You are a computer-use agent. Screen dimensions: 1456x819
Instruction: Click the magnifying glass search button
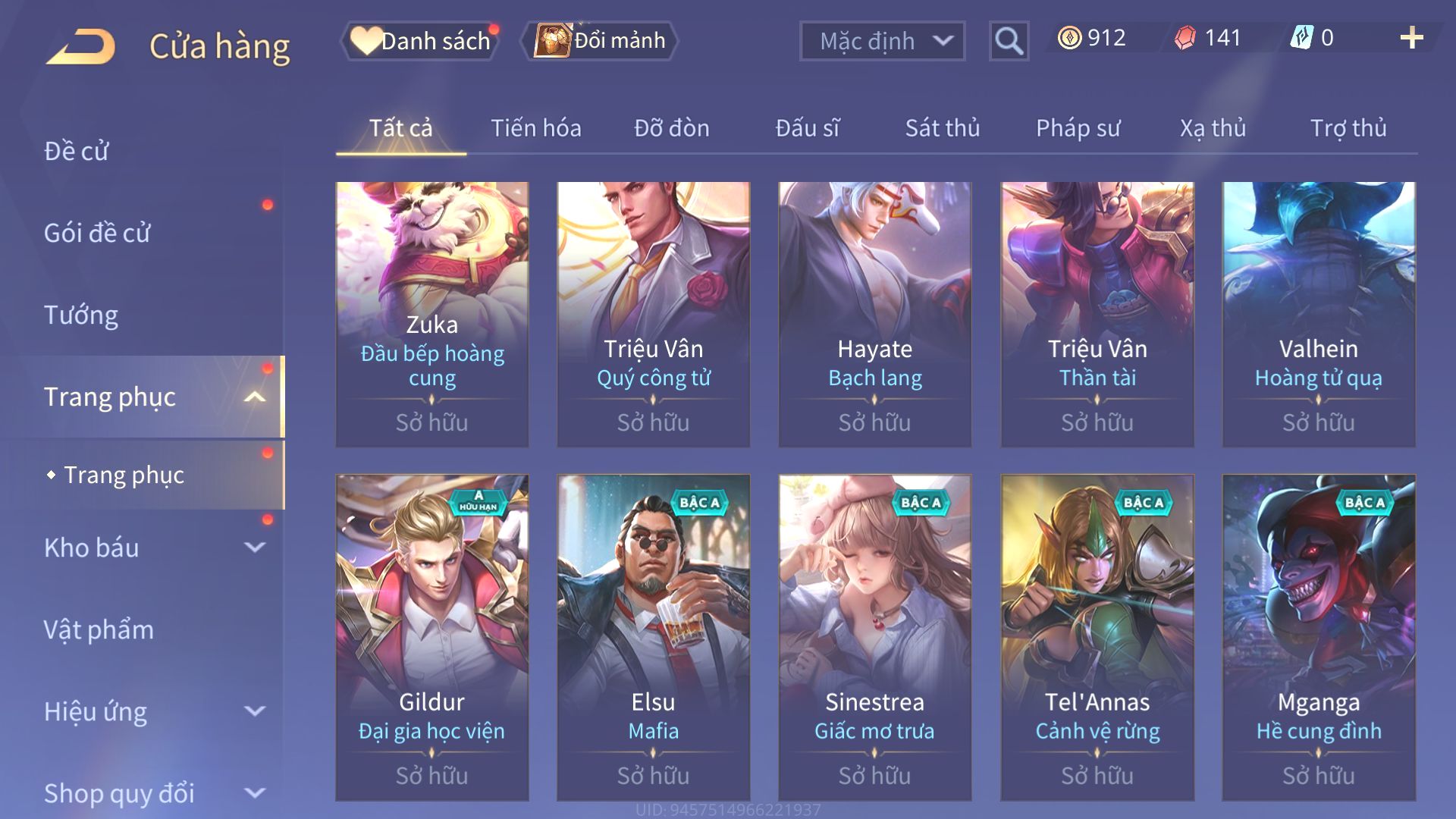click(x=1009, y=41)
